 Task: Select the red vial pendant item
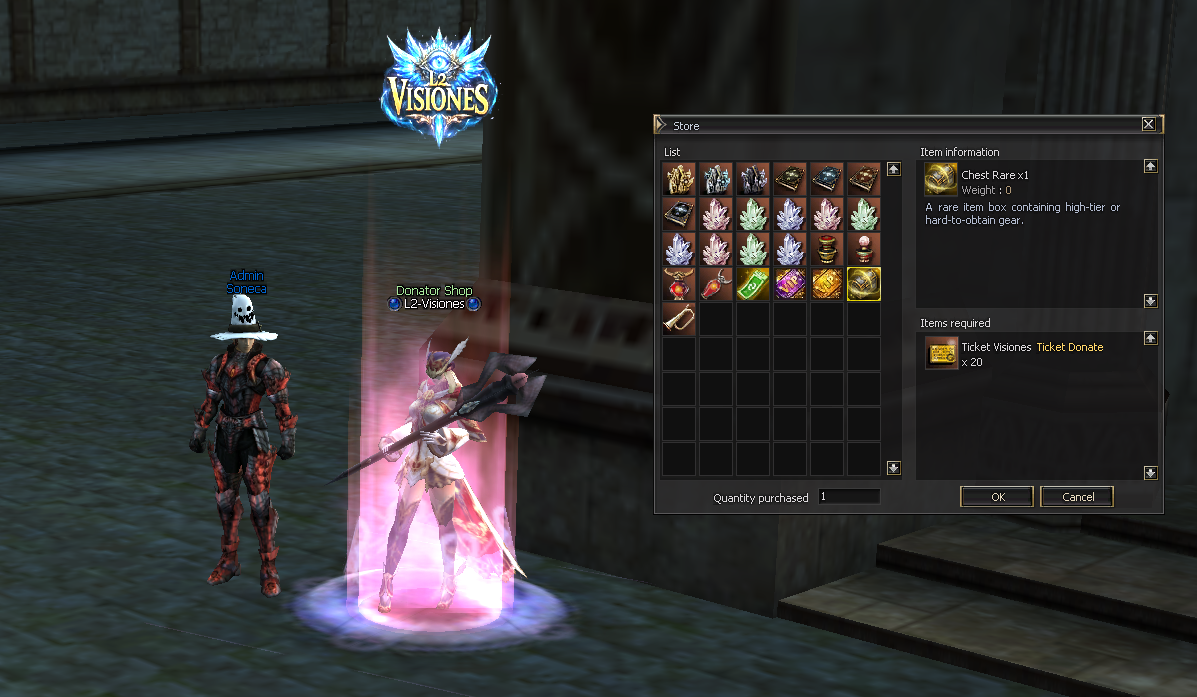pyautogui.click(x=716, y=284)
